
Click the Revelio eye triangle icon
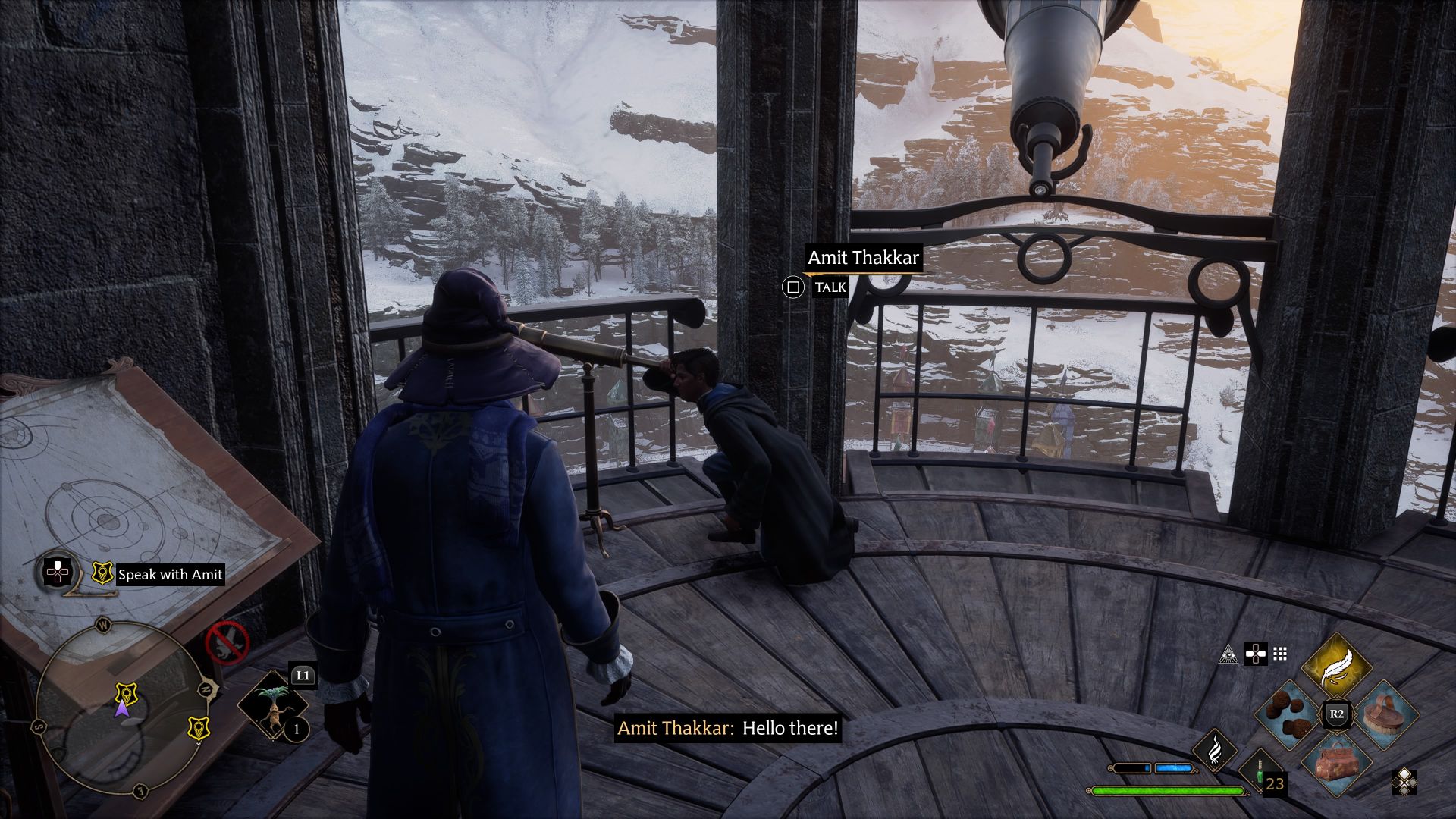click(1228, 654)
